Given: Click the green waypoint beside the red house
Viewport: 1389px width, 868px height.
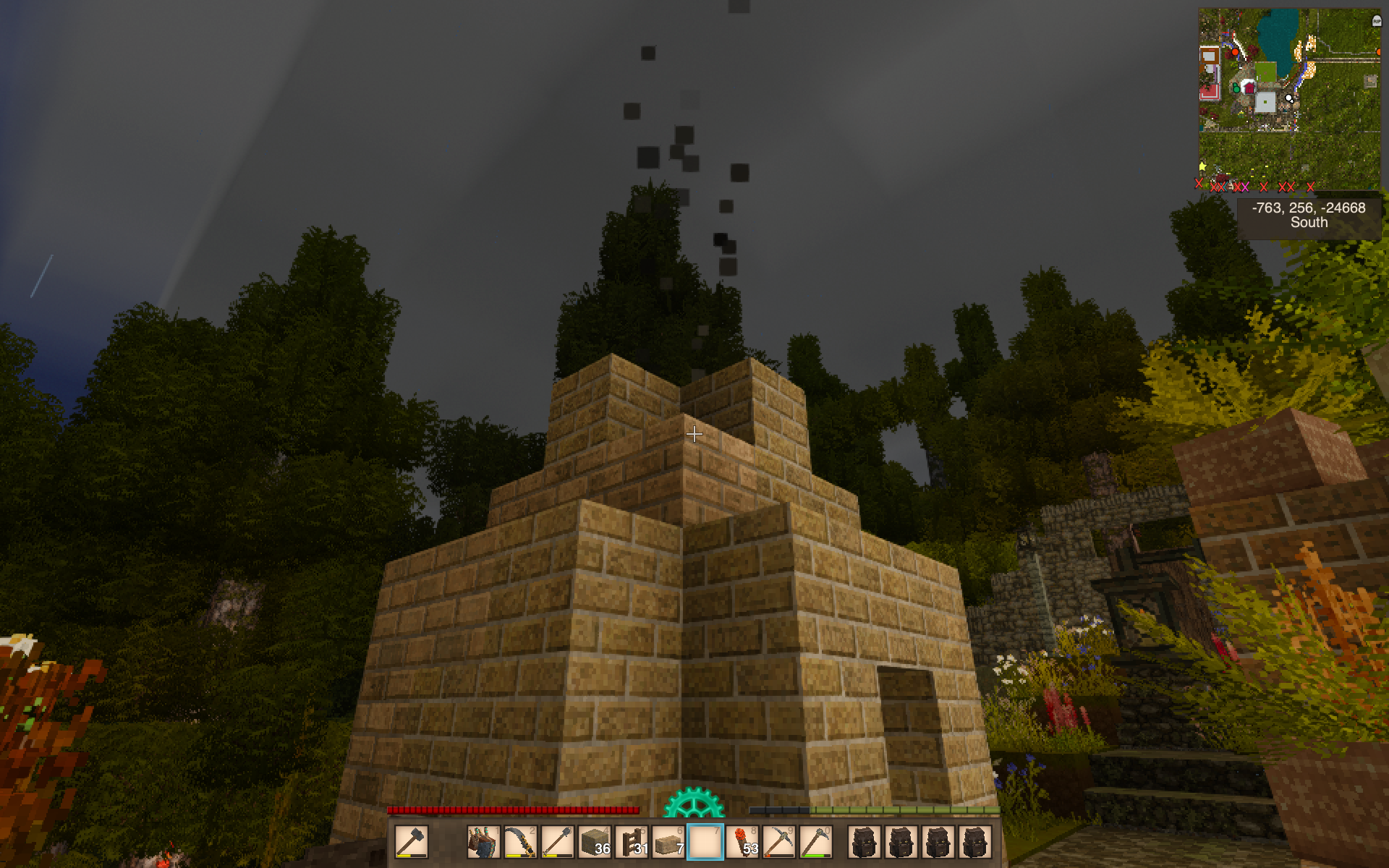Looking at the screenshot, I should [x=1236, y=88].
